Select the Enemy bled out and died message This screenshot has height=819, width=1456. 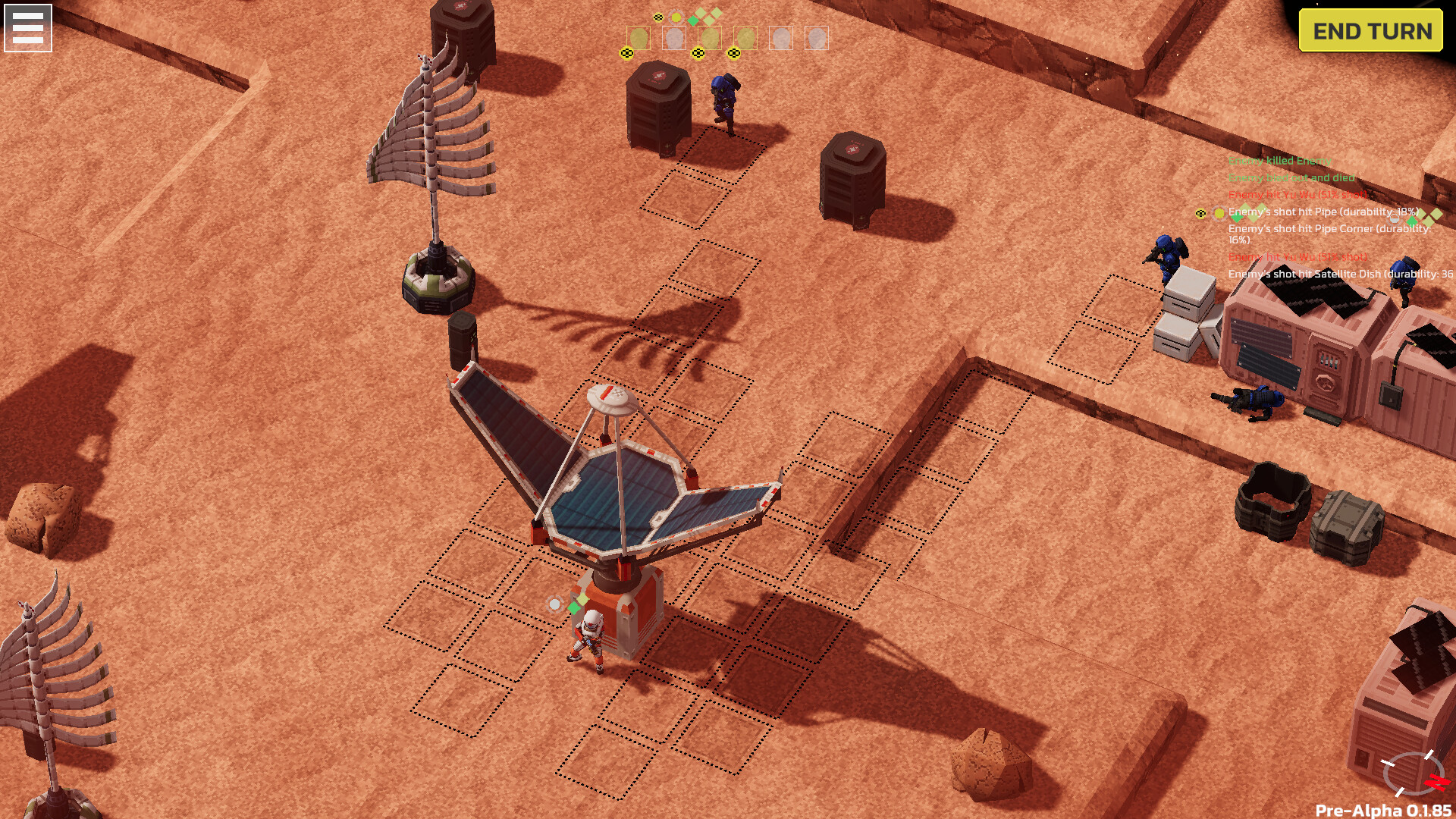[x=1293, y=177]
